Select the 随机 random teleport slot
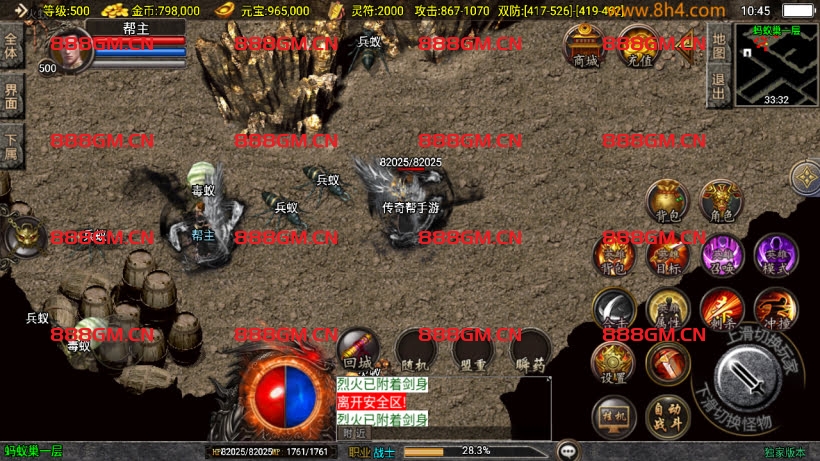This screenshot has width=820, height=461. pos(416,352)
